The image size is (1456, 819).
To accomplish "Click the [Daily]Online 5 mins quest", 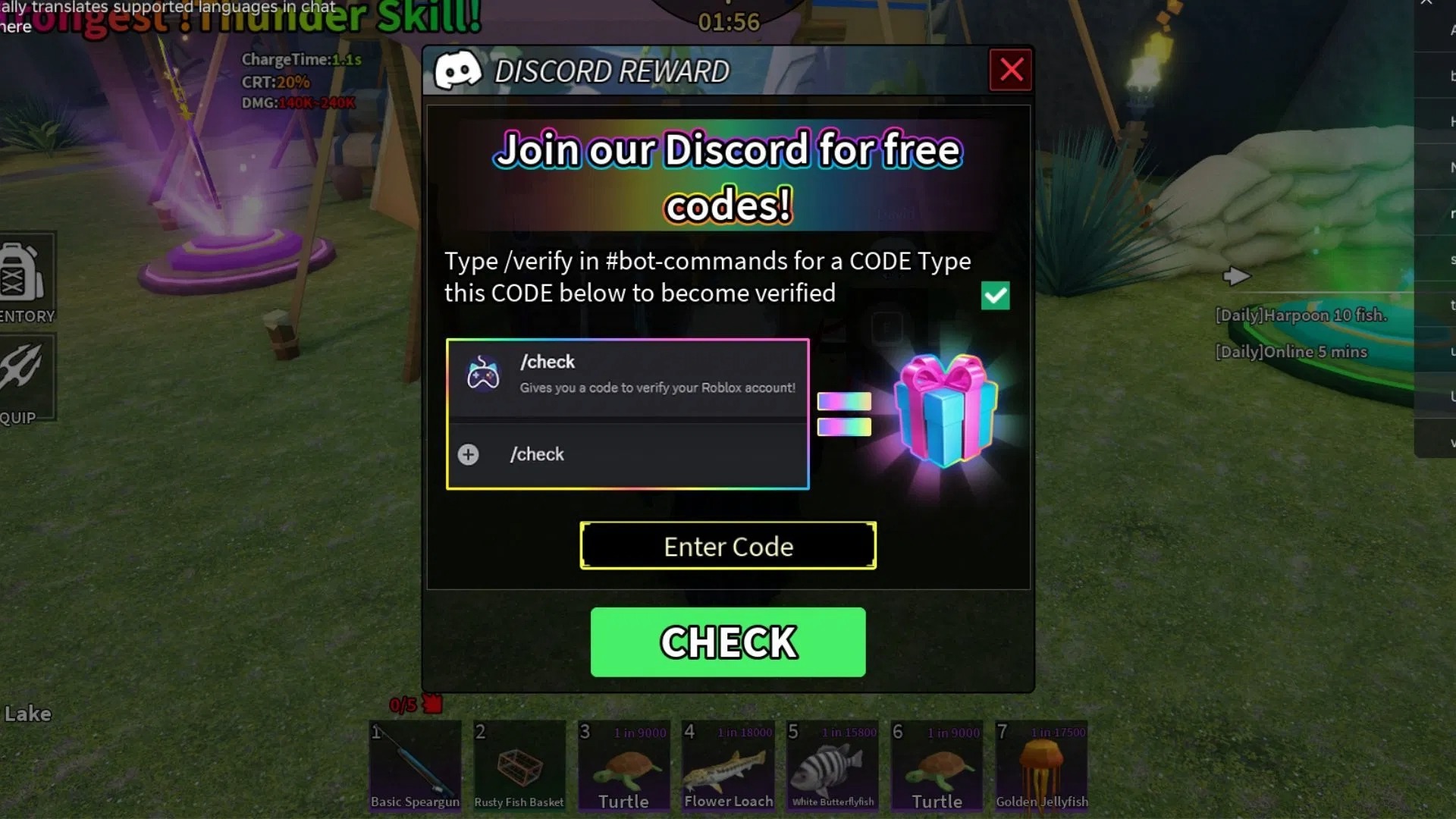I will click(x=1291, y=351).
